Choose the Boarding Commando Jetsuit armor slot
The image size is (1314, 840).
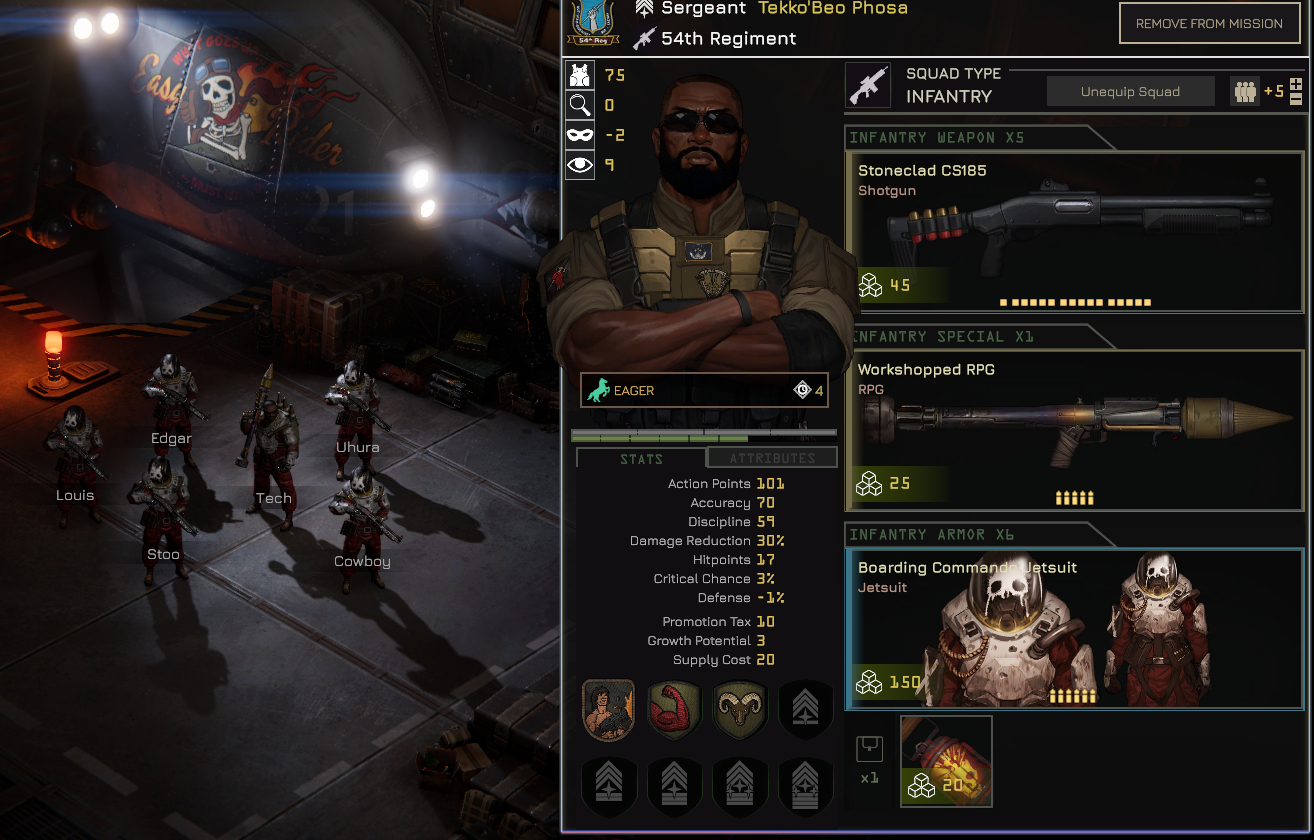pos(1075,628)
